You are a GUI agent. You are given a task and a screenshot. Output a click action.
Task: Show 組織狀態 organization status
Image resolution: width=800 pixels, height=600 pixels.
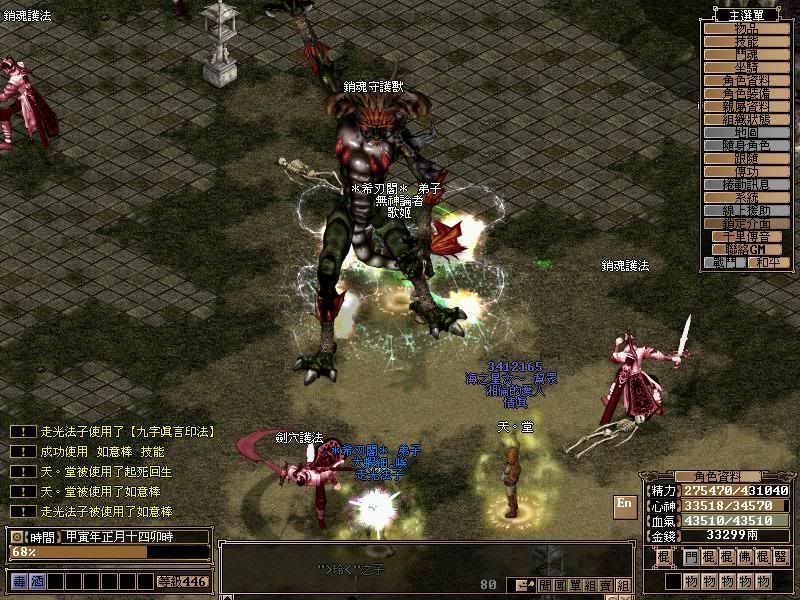[x=747, y=120]
